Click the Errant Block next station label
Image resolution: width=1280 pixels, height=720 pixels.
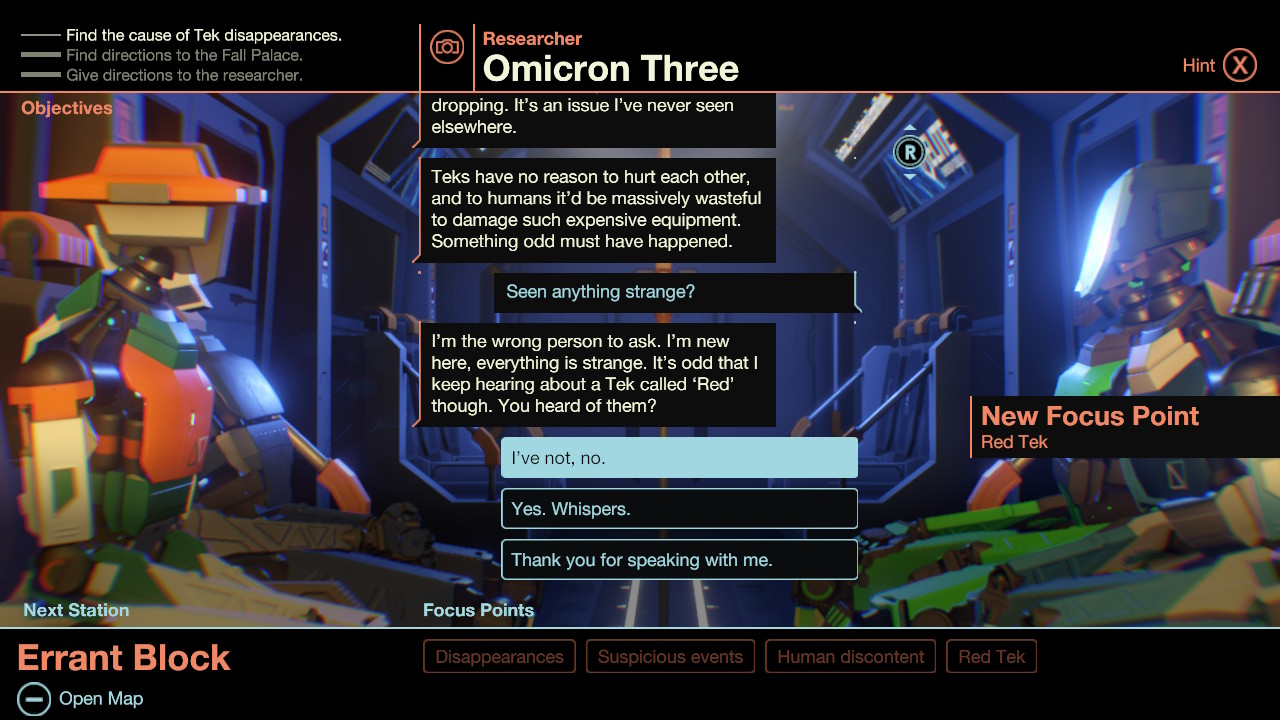123,658
